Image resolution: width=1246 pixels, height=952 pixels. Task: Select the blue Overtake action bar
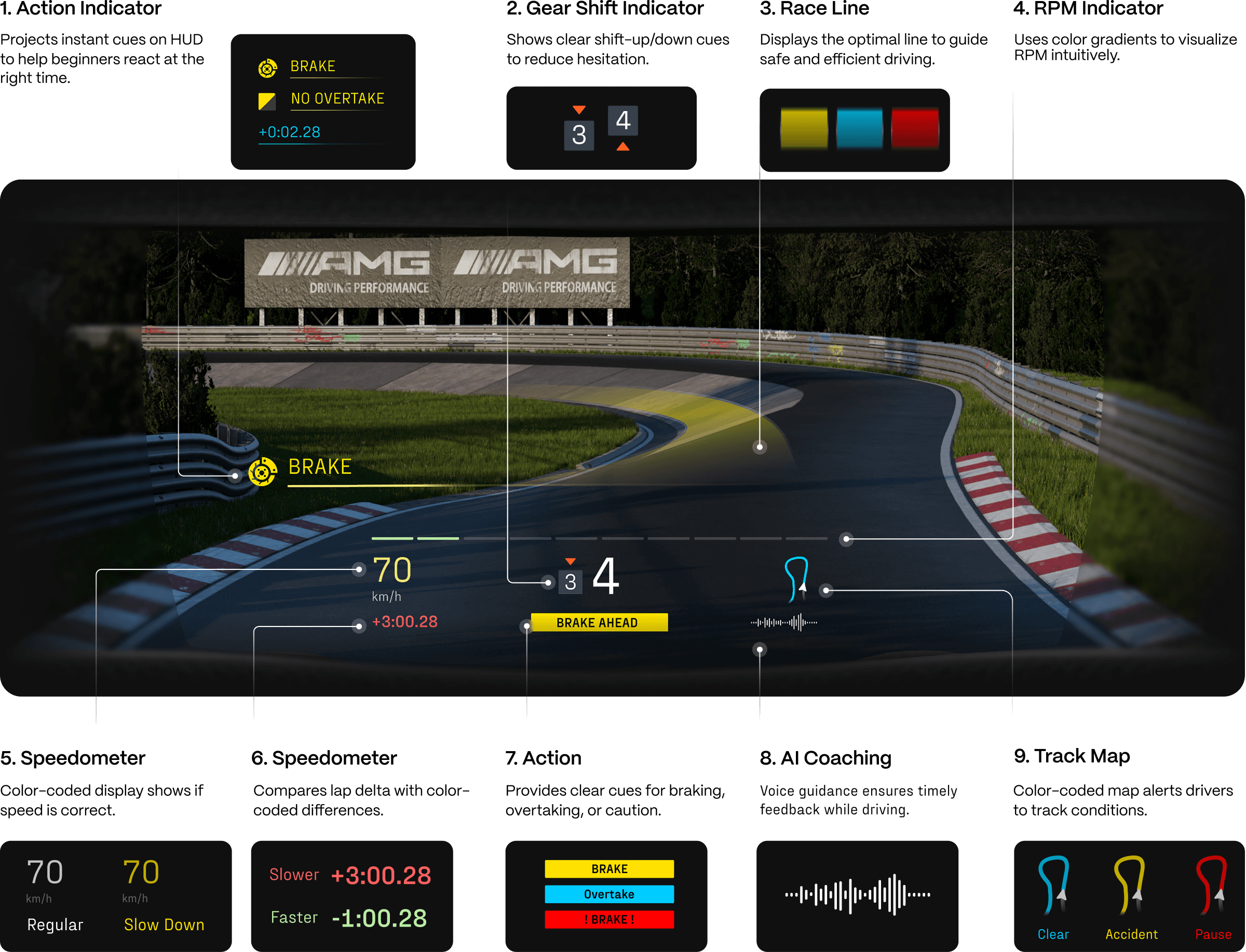609,894
